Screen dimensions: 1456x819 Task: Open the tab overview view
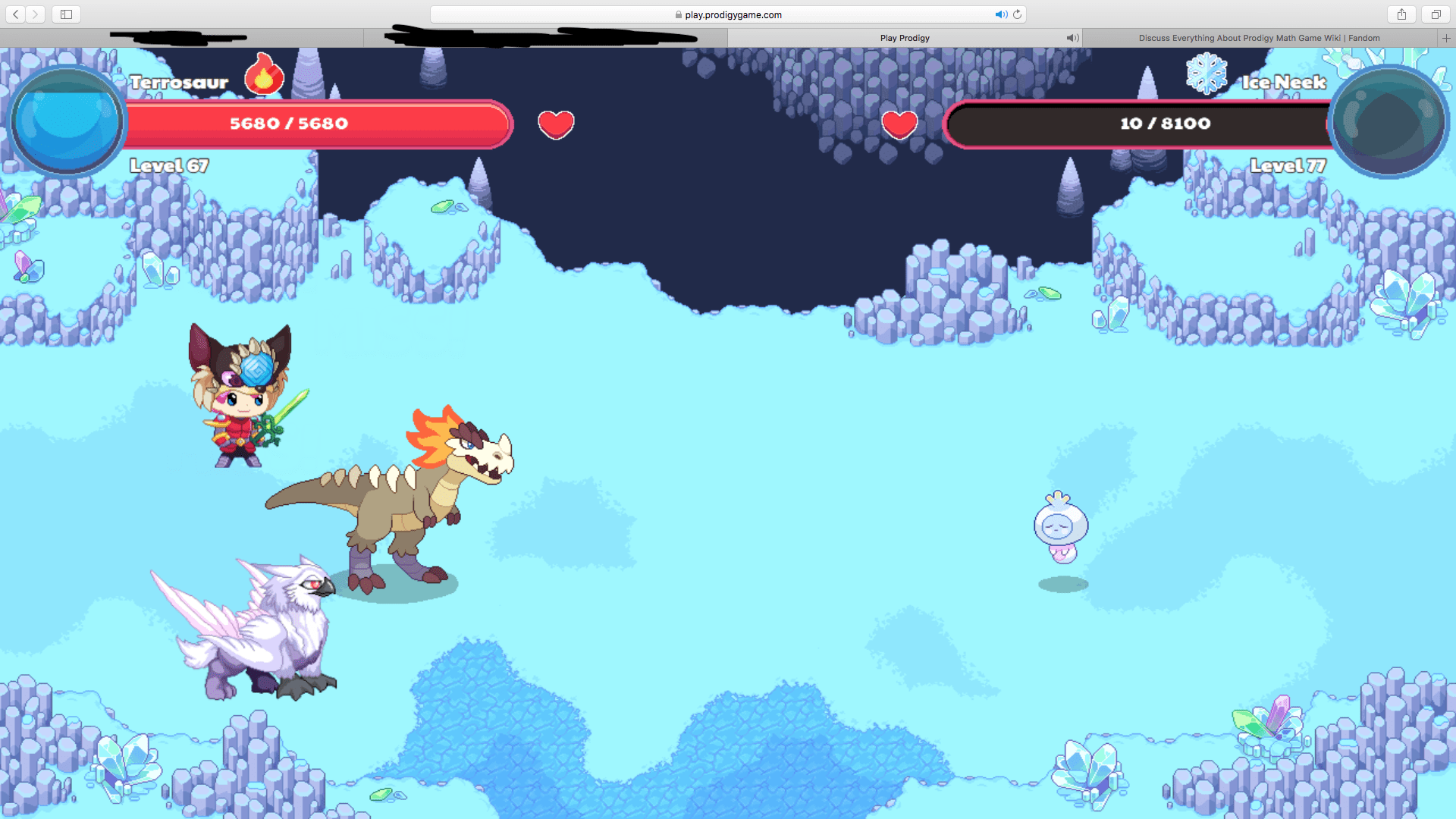1435,14
